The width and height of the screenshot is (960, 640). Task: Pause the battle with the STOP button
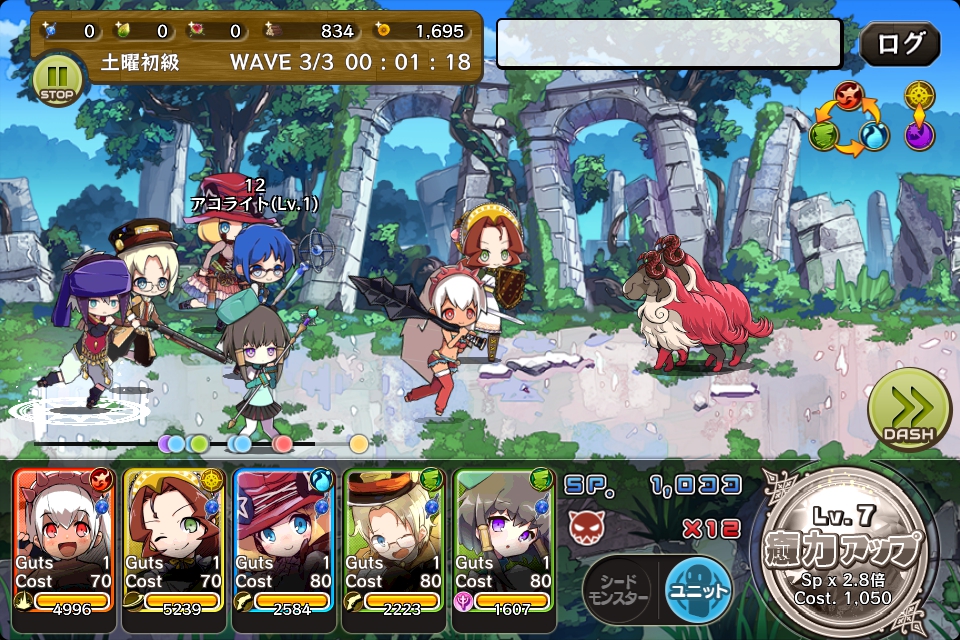click(56, 80)
